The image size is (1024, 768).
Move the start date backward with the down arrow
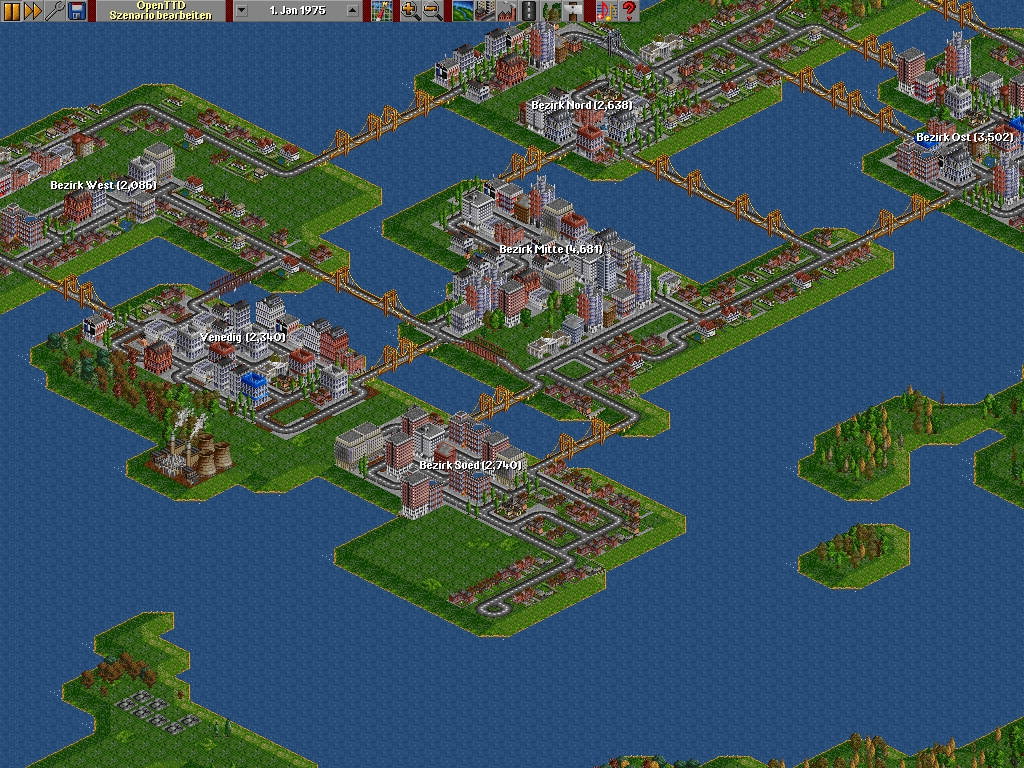click(x=241, y=11)
